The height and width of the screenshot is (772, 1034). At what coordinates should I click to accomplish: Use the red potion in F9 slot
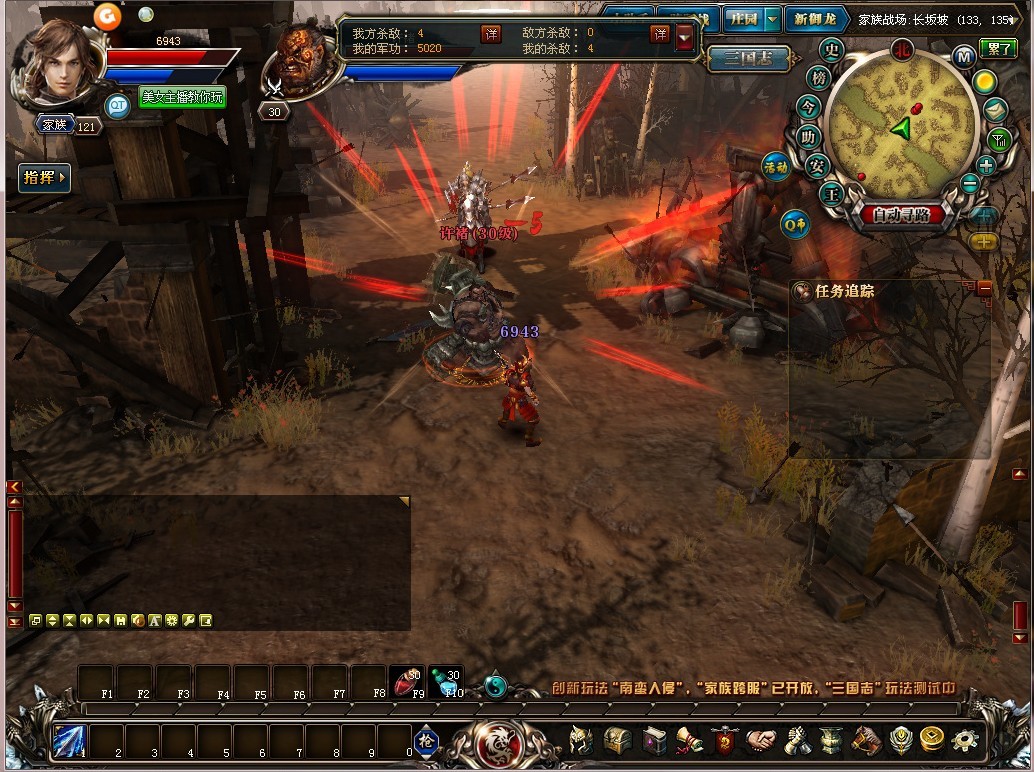405,680
